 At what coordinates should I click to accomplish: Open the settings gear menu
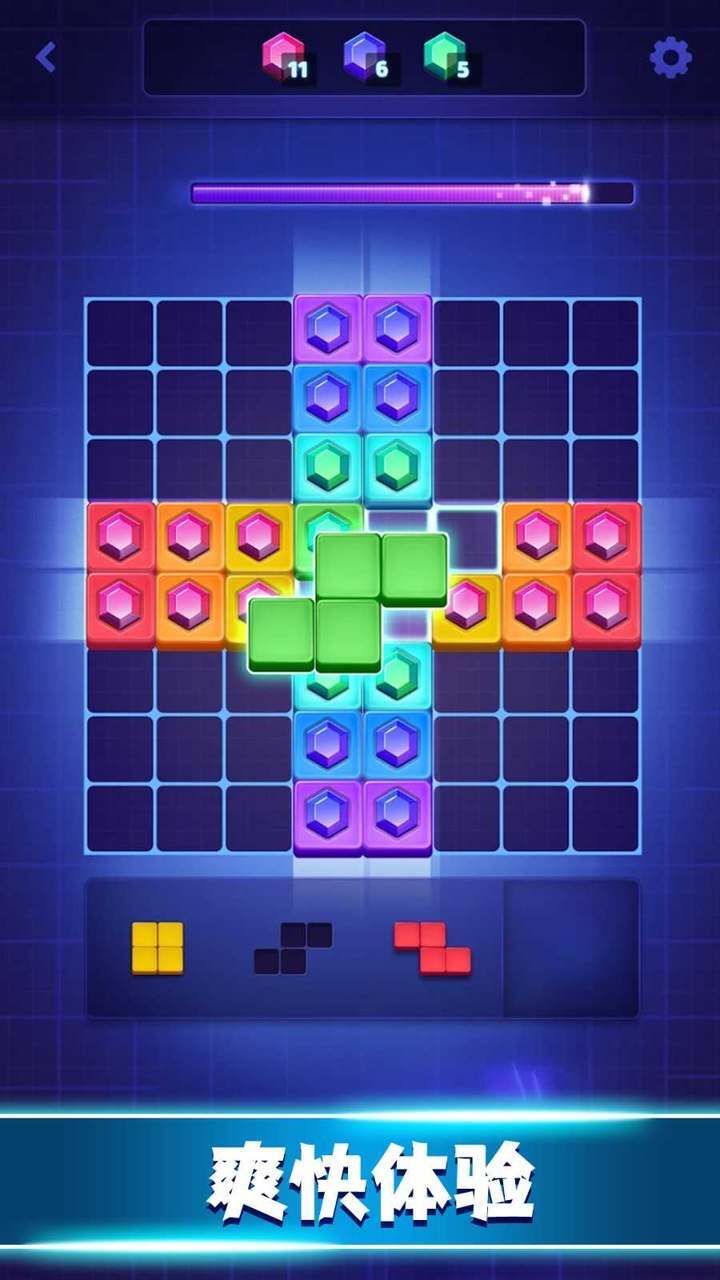670,58
